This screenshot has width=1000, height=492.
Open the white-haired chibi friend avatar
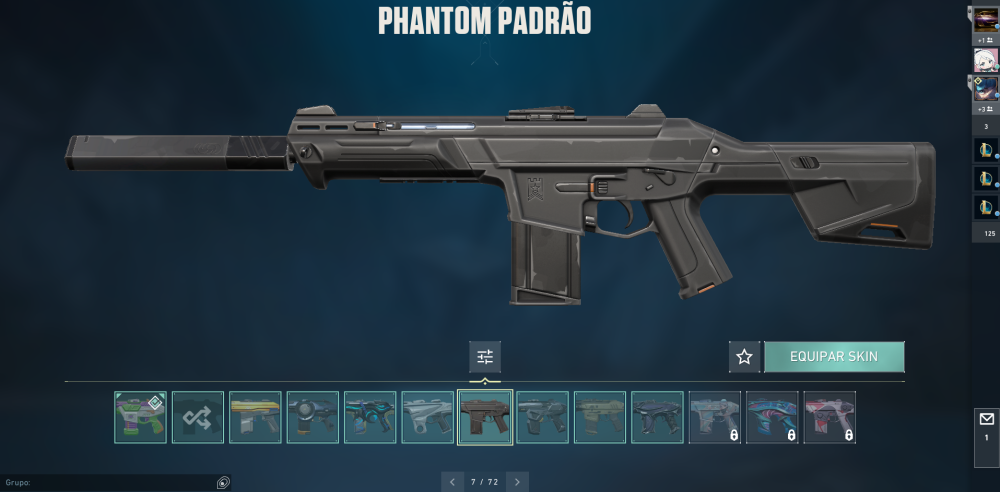pos(986,60)
